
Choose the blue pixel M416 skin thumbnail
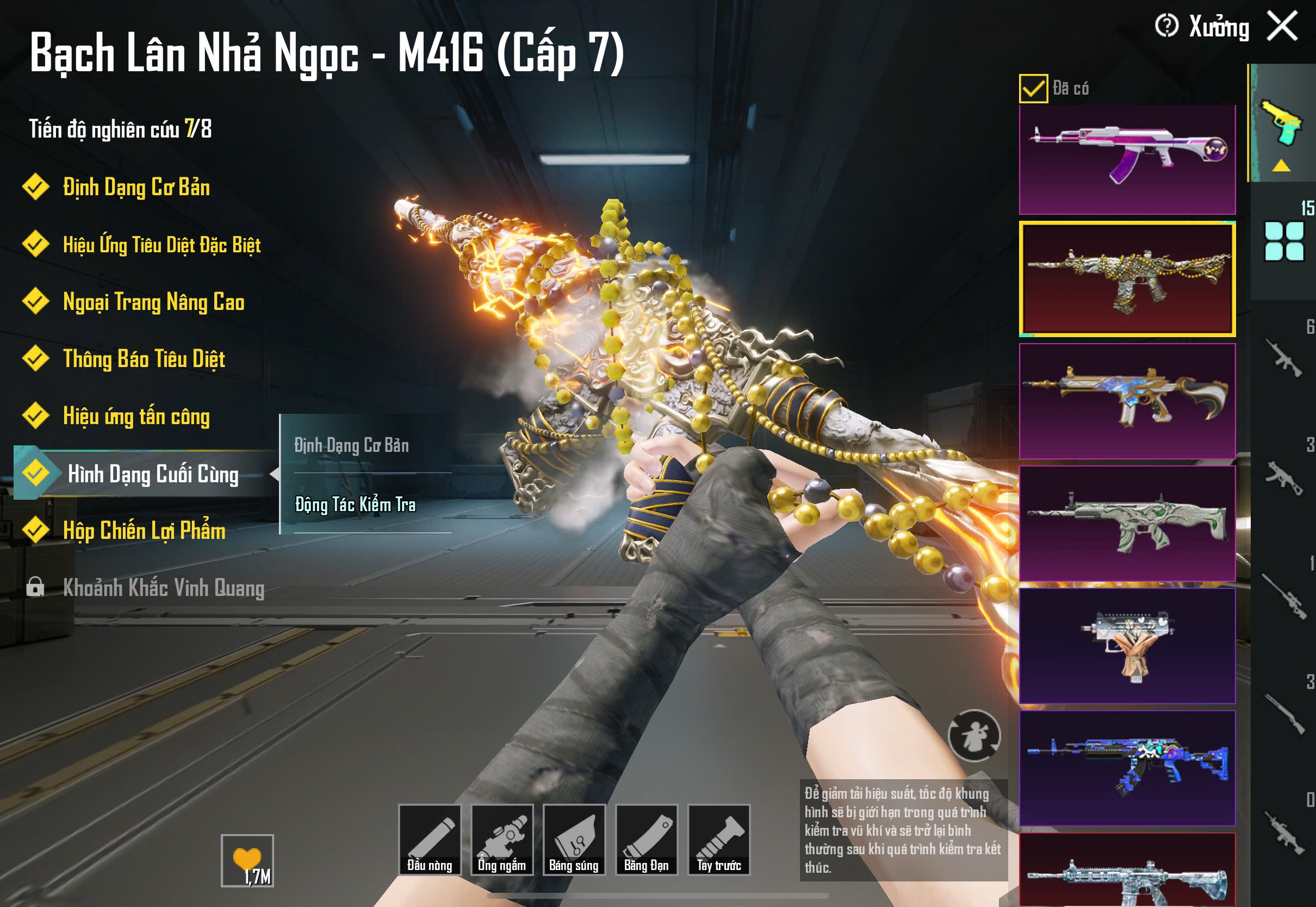(1127, 767)
